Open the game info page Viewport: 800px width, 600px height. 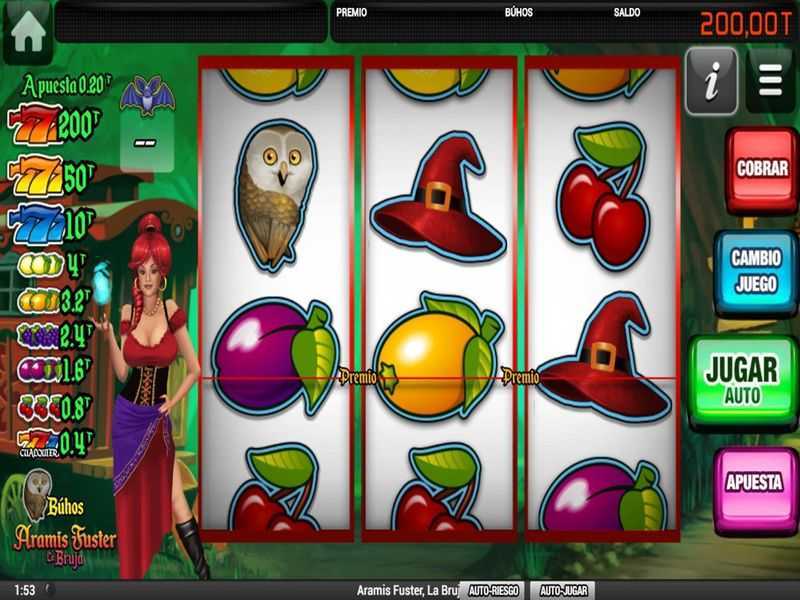711,81
